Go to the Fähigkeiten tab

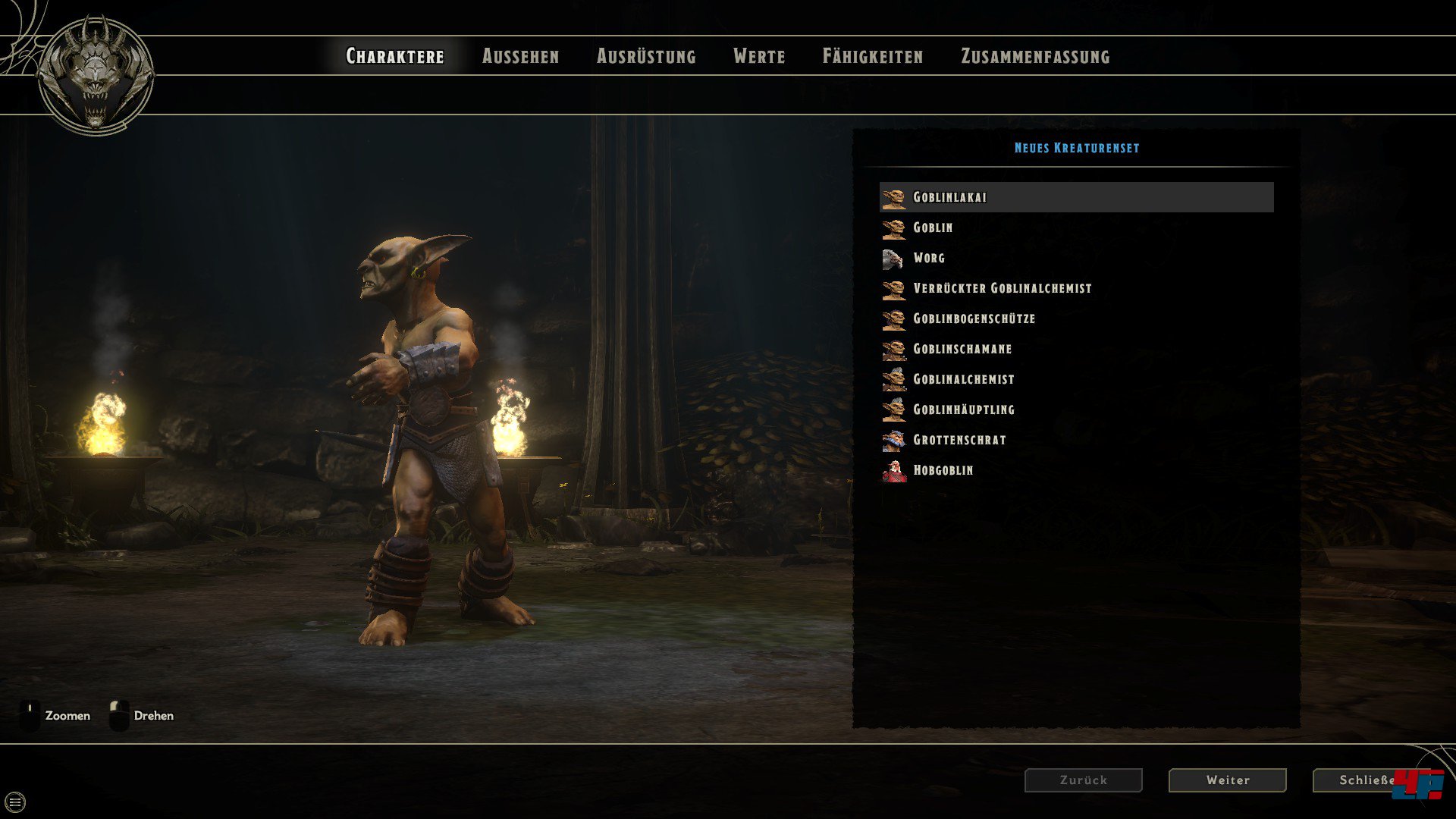coord(873,56)
